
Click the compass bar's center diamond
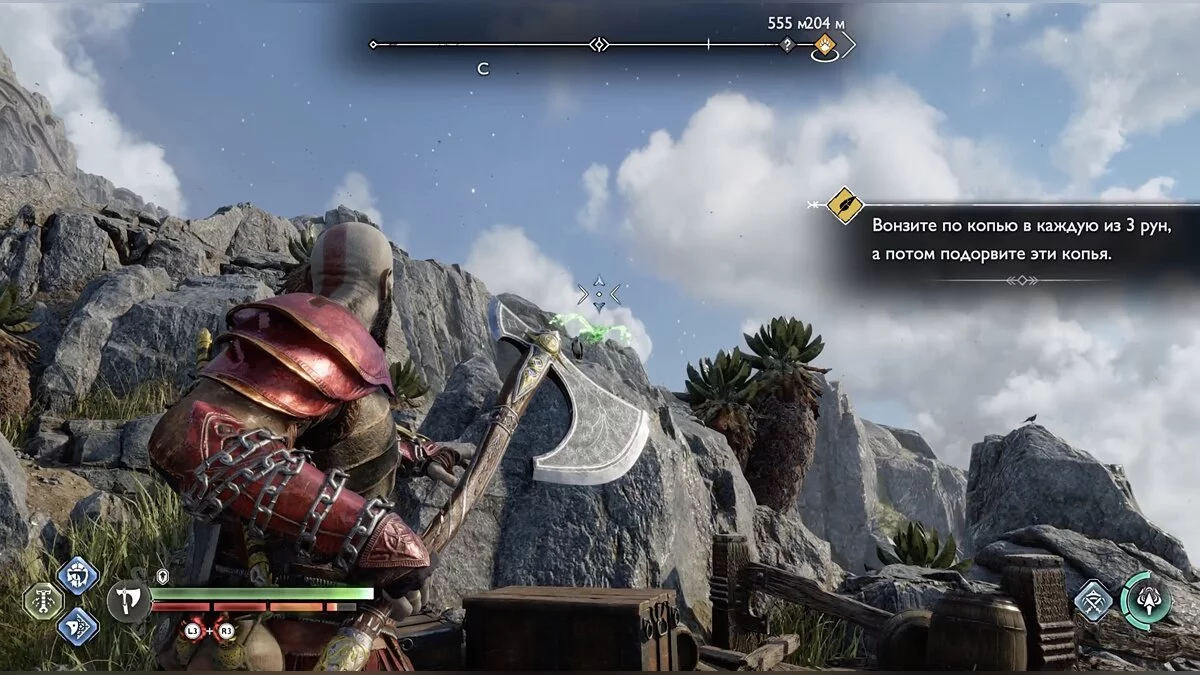(x=599, y=44)
